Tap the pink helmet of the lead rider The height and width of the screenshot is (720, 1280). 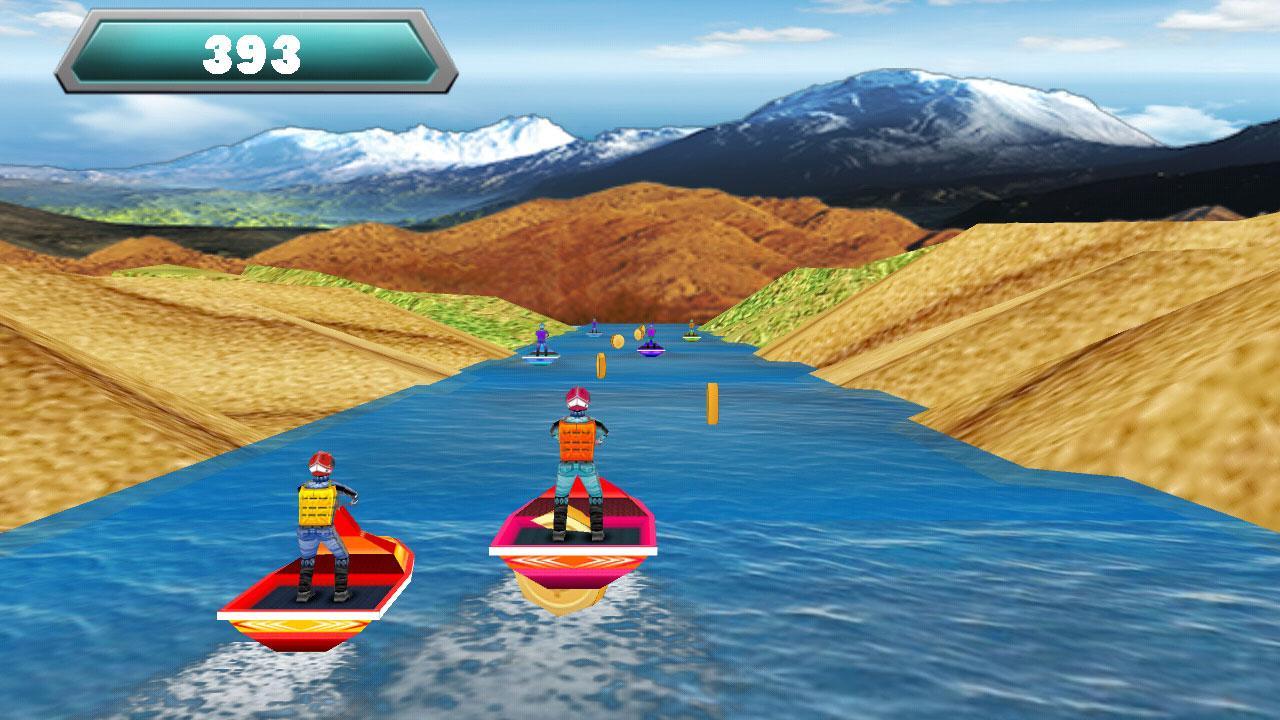click(578, 398)
